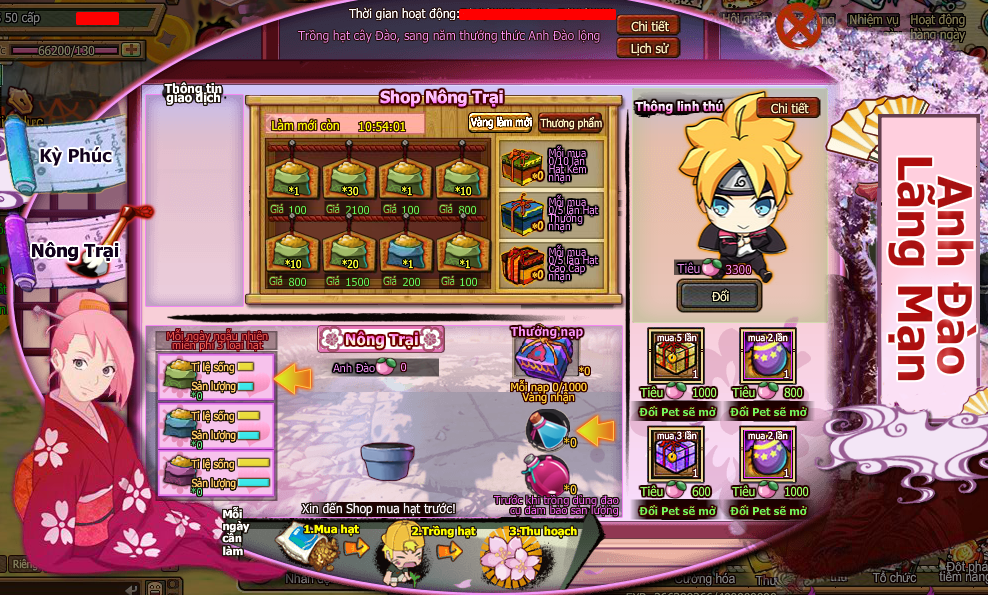View the Thông linh thú Chi tiết
The width and height of the screenshot is (988, 595).
(x=788, y=108)
